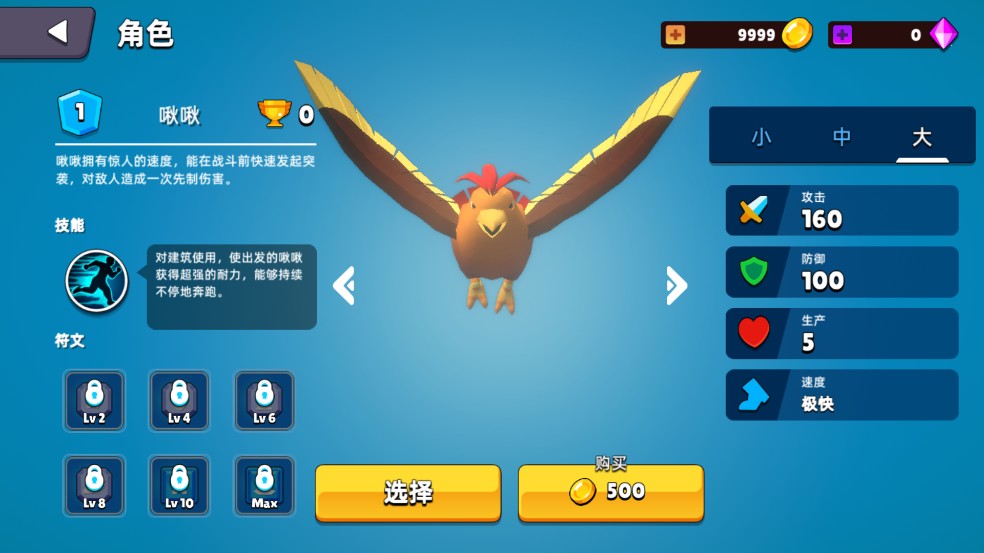Viewport: 984px width, 553px height.
Task: Tap the locked Lv 10 rune slot
Action: (x=179, y=486)
